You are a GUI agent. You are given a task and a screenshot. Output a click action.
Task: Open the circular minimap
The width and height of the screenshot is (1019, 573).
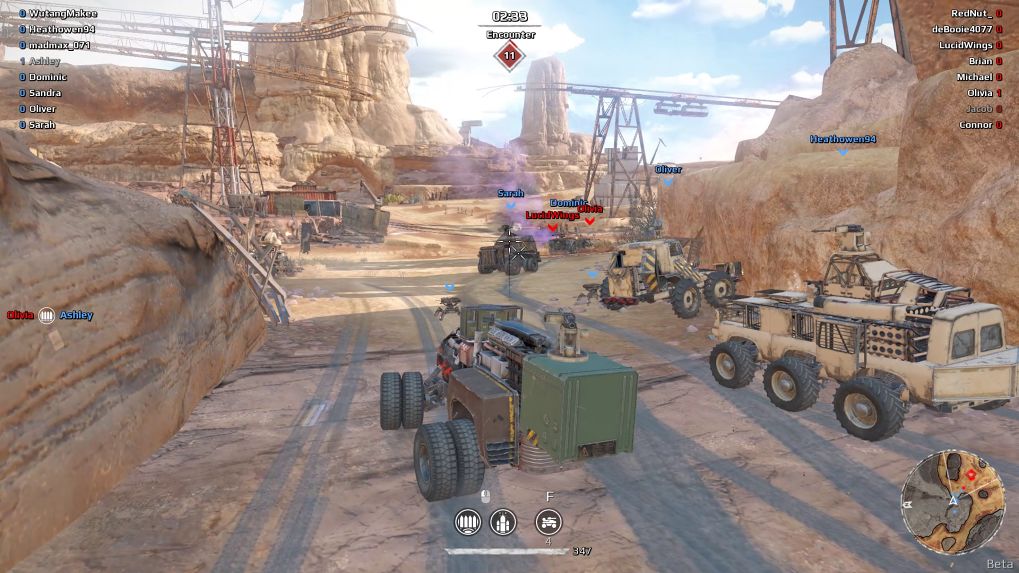[x=952, y=503]
